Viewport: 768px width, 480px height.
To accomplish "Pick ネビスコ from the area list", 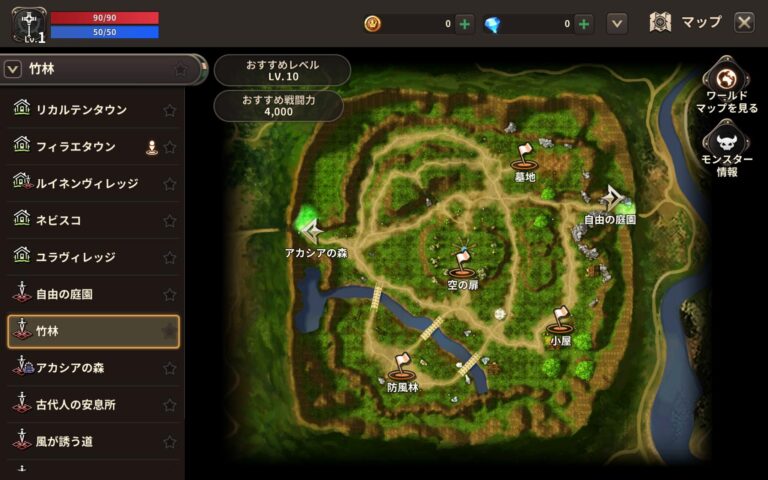I will [60, 220].
